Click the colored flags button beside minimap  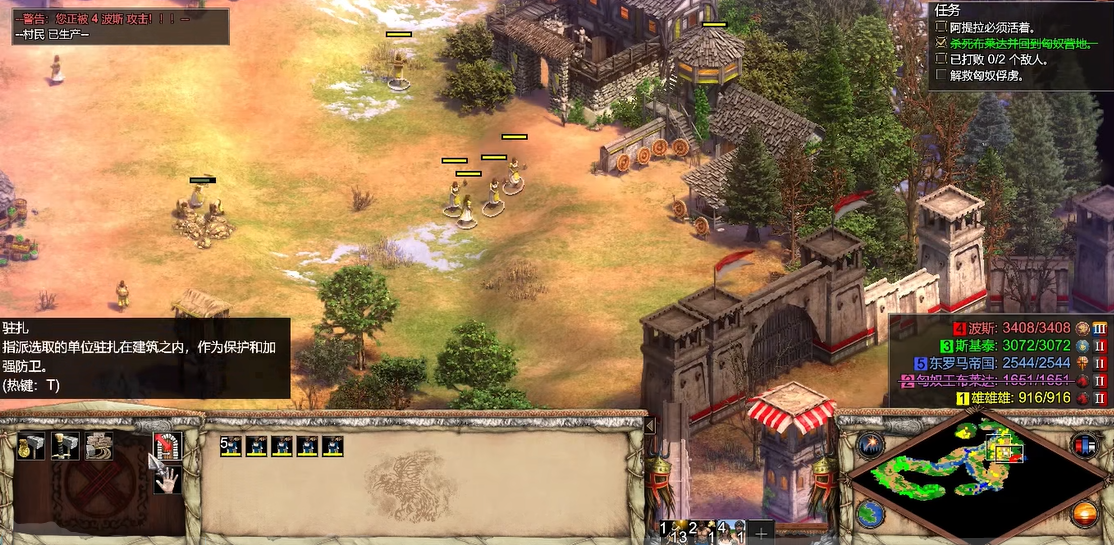coord(1081,445)
